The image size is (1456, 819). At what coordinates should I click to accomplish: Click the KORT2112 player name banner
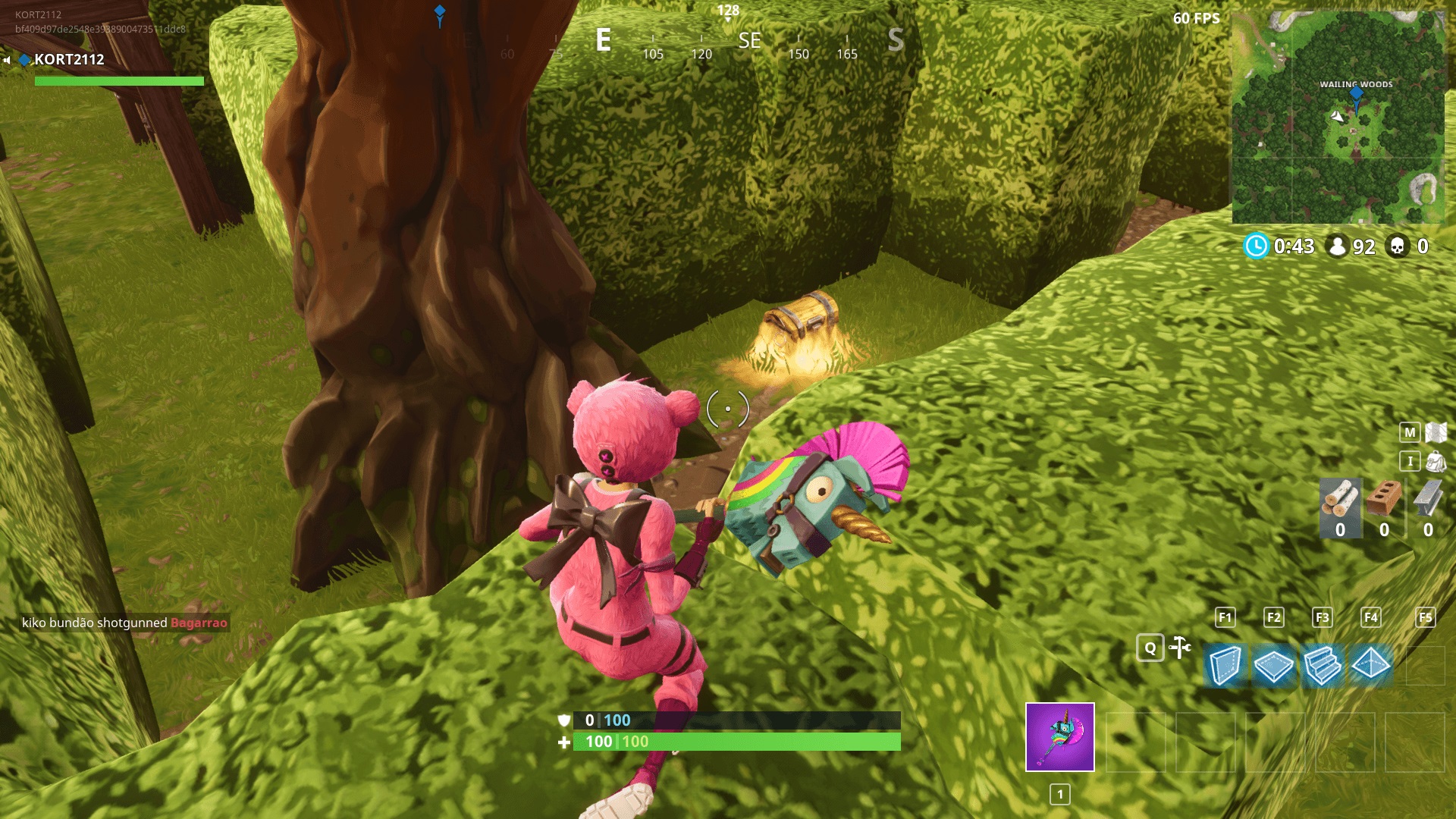[x=68, y=60]
